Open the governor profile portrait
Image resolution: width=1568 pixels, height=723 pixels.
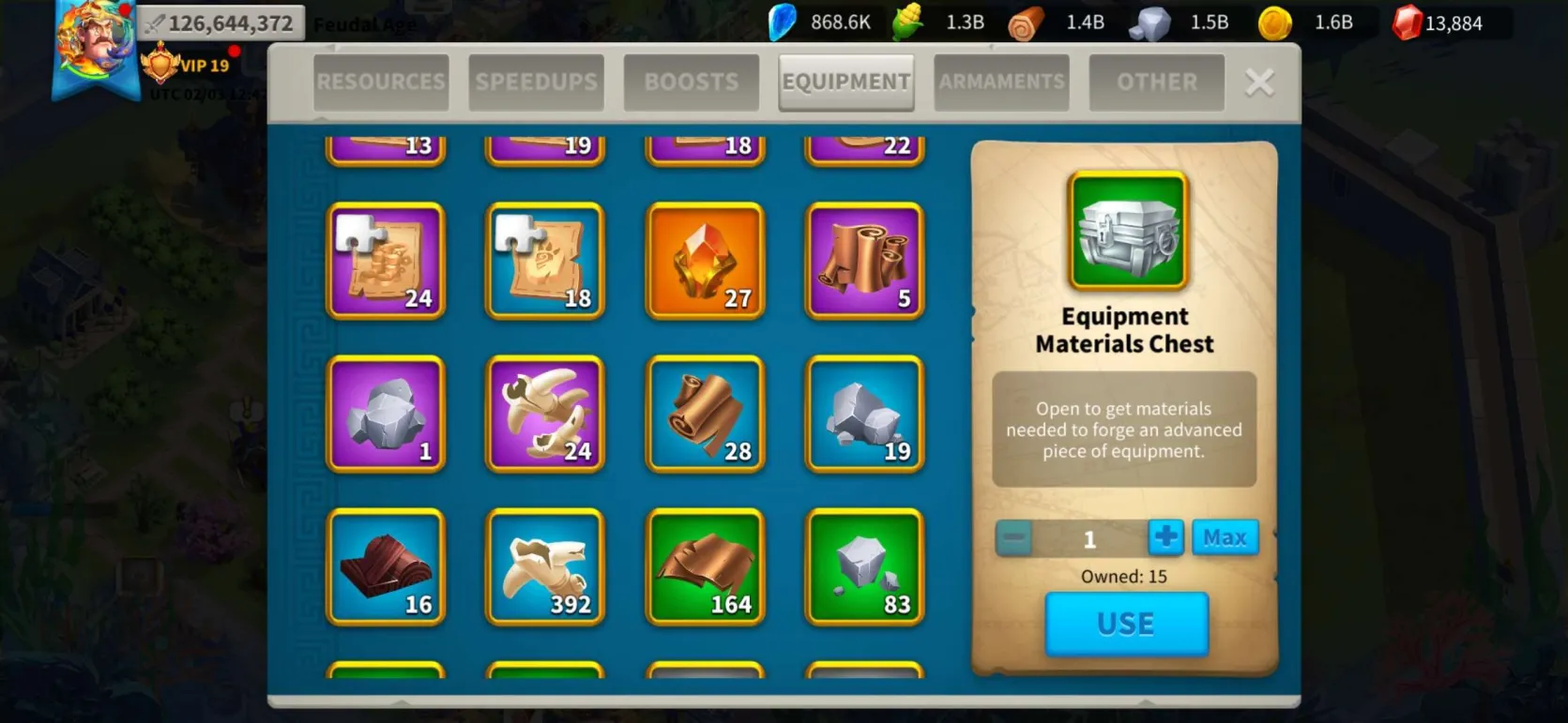pyautogui.click(x=94, y=42)
